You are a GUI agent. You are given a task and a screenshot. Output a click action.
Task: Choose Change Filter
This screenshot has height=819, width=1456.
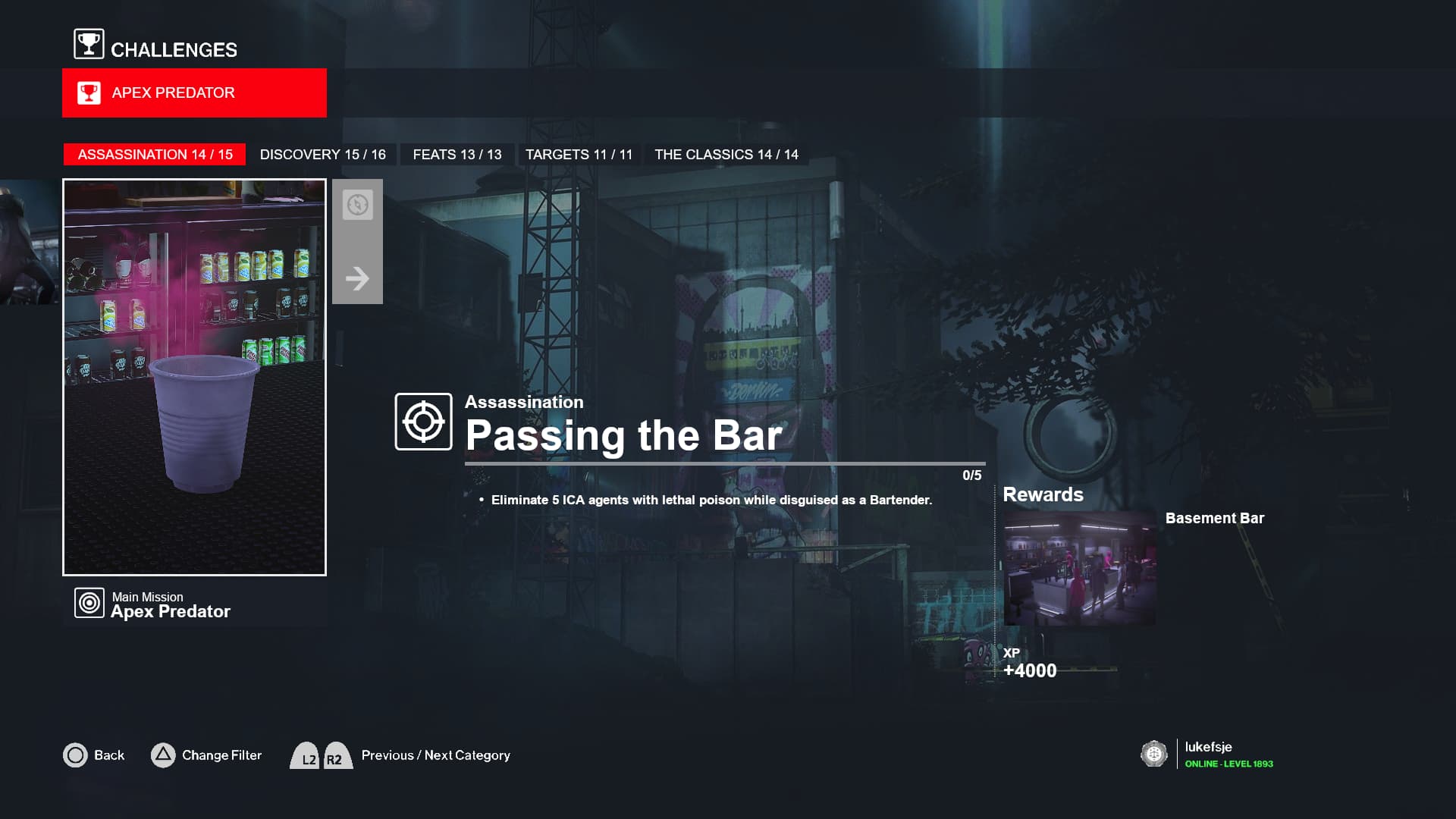(x=207, y=755)
